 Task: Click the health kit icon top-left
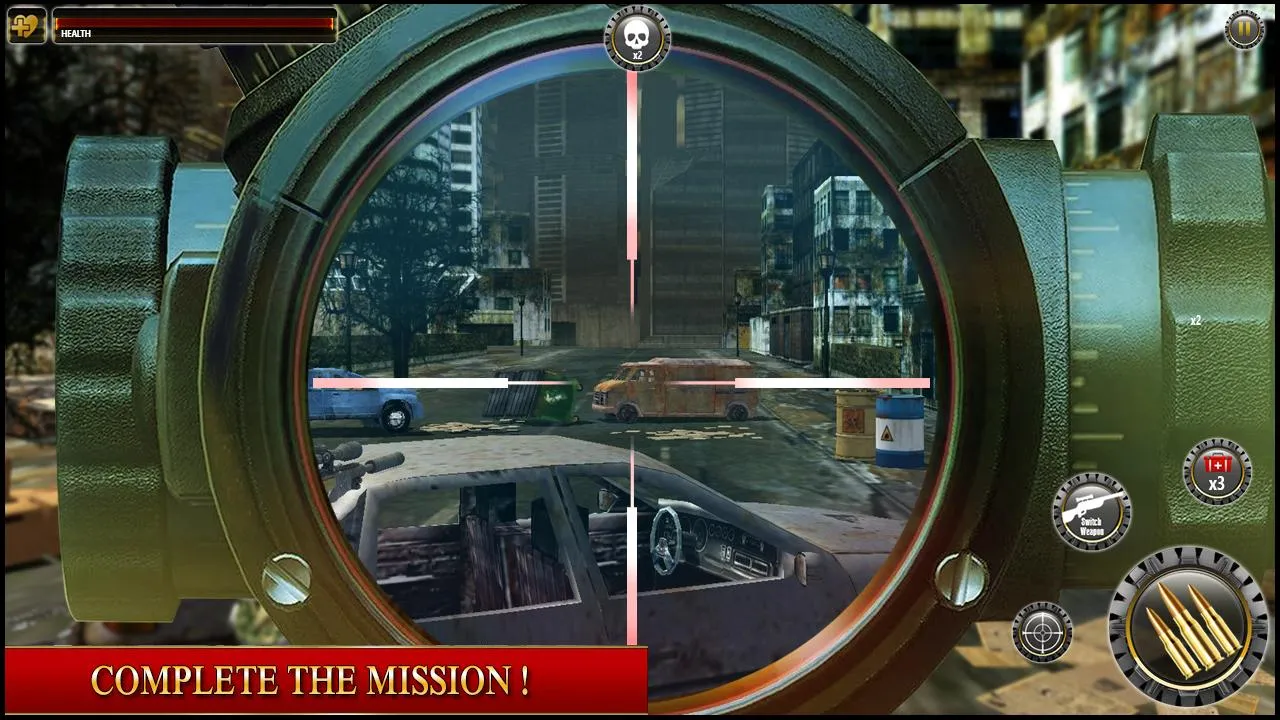[25, 24]
